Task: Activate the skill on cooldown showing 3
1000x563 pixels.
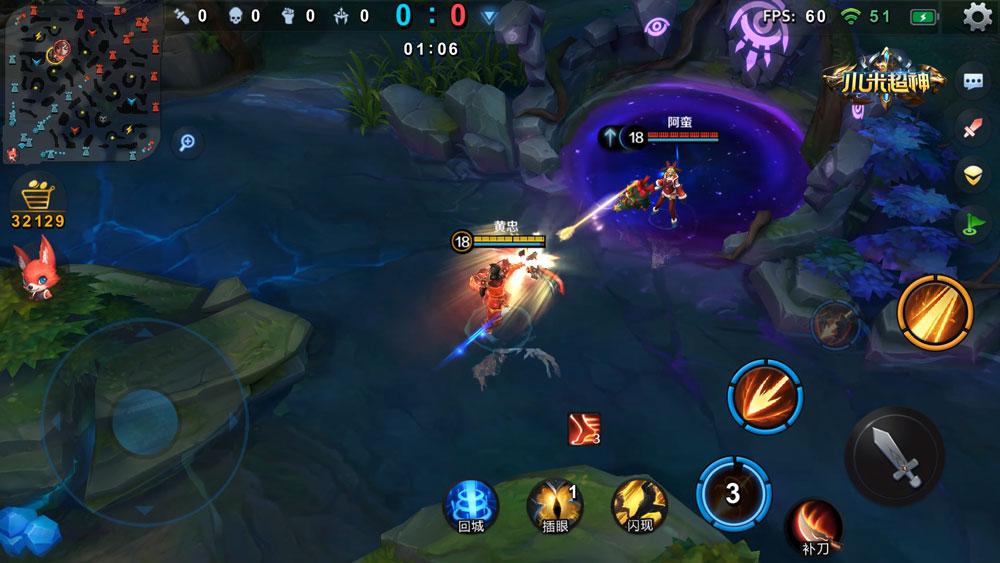Action: click(x=732, y=493)
